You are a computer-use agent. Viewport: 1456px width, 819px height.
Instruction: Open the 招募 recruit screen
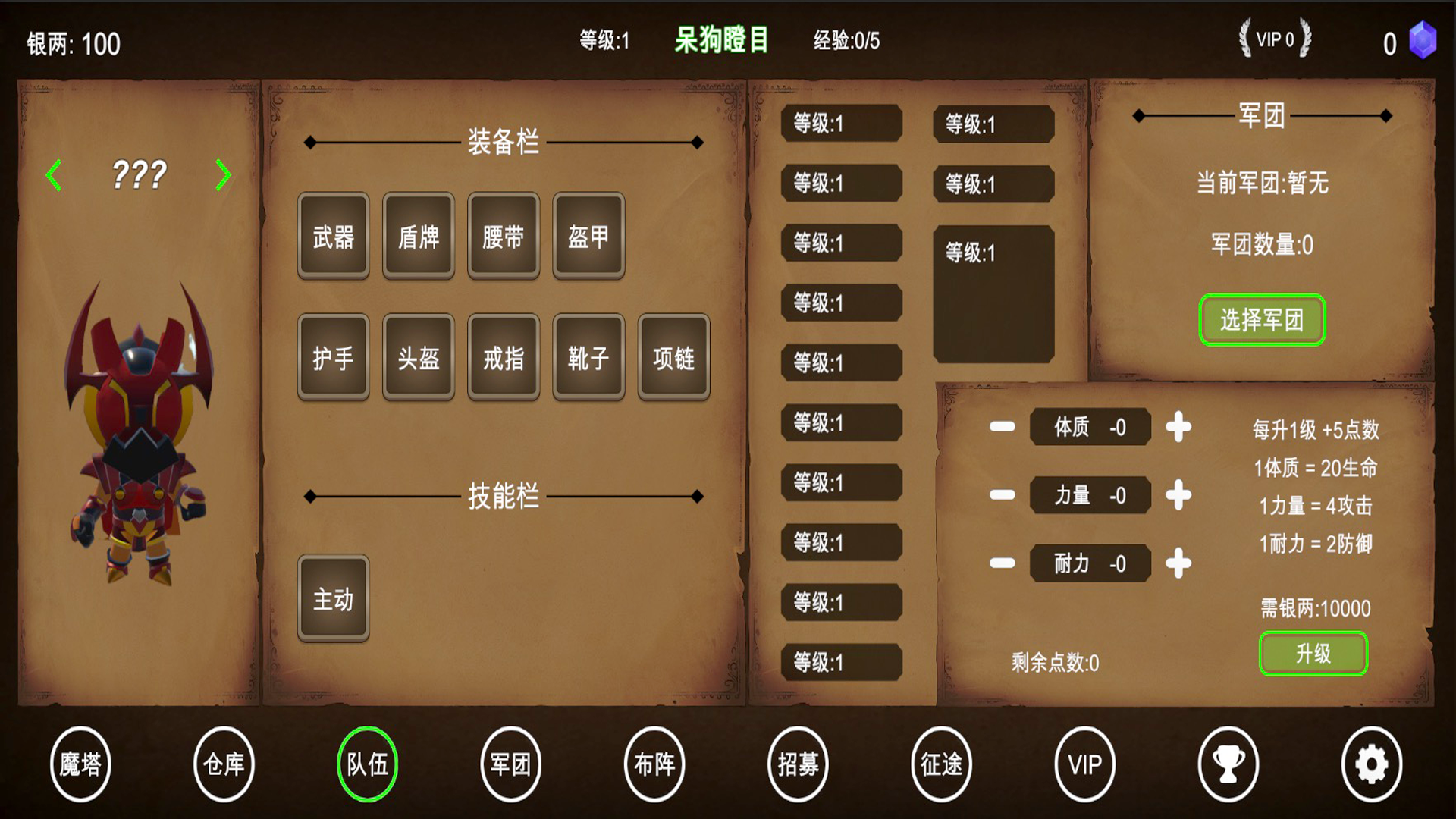tap(798, 765)
